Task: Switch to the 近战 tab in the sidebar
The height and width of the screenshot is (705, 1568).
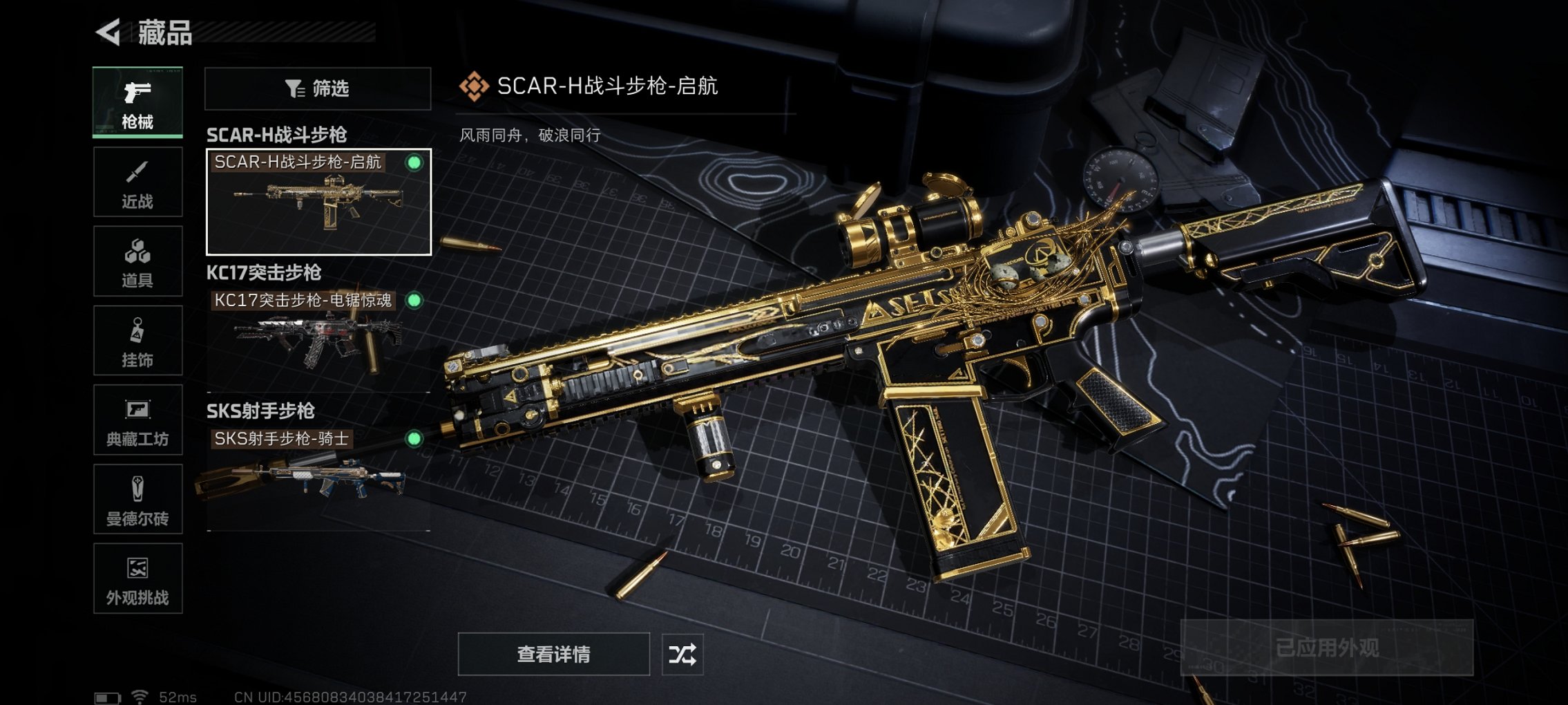Action: pyautogui.click(x=137, y=181)
